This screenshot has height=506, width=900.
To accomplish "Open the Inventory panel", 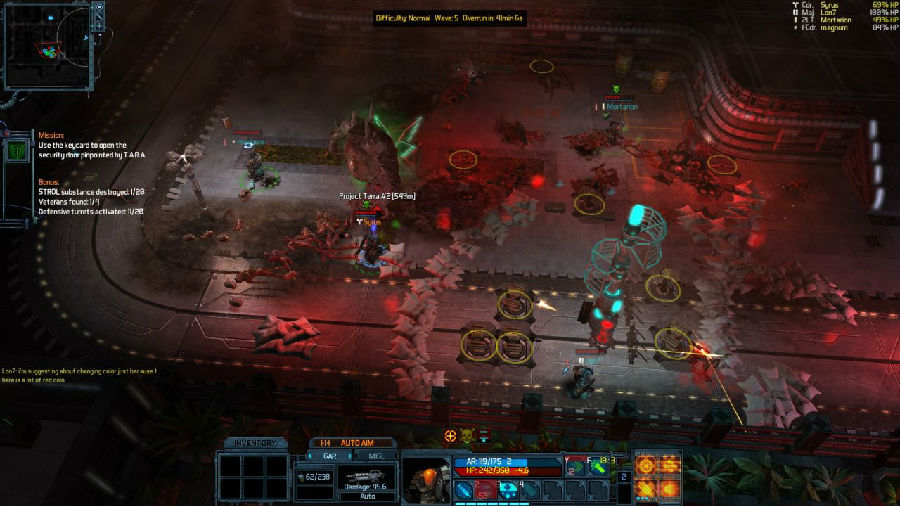I will coord(254,442).
